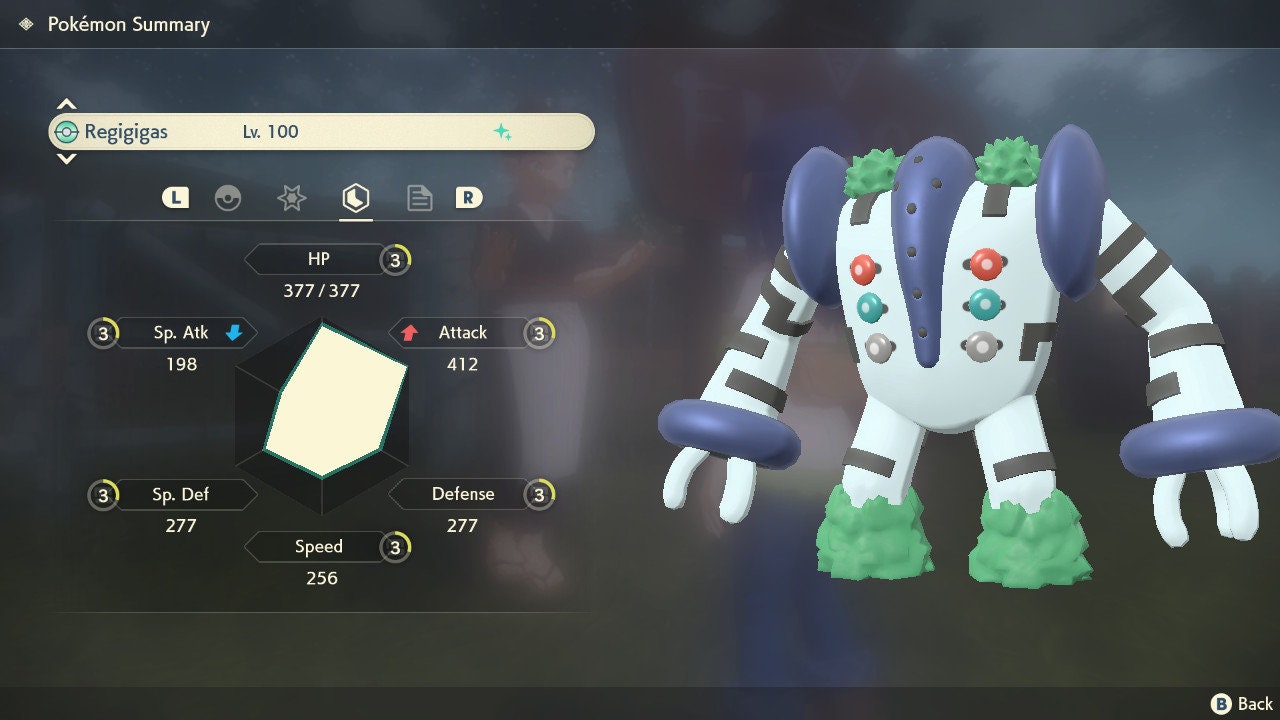This screenshot has width=1280, height=720.
Task: Select the Regigigas Lv. 100 name bar
Action: tap(321, 132)
